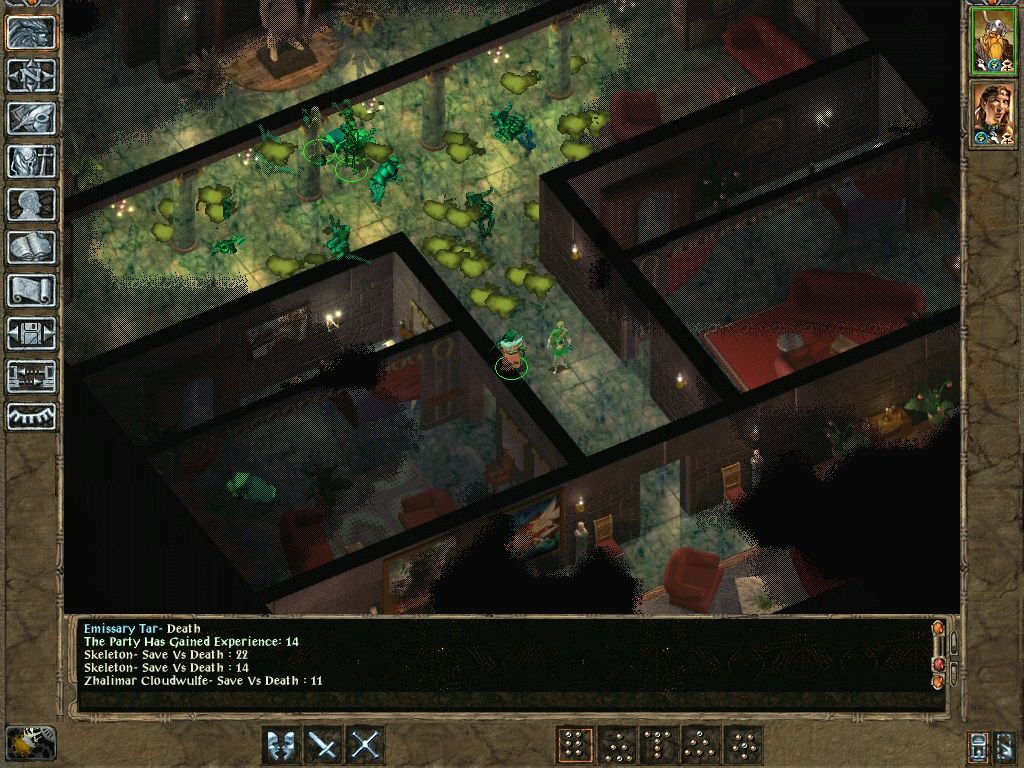Click the twin figures button on bottom bar
The image size is (1024, 768).
click(x=281, y=745)
